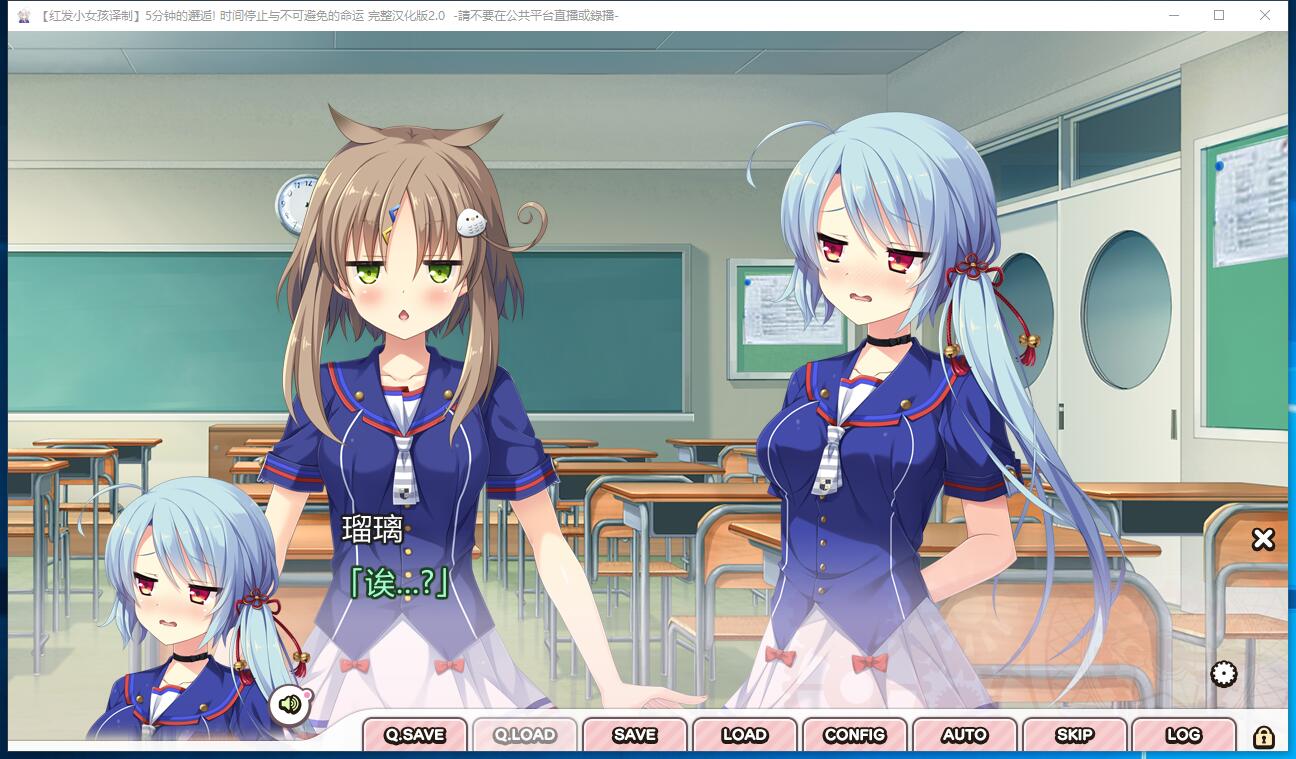Toggle the padlock lock icon
The width and height of the screenshot is (1296, 759).
pyautogui.click(x=1264, y=737)
